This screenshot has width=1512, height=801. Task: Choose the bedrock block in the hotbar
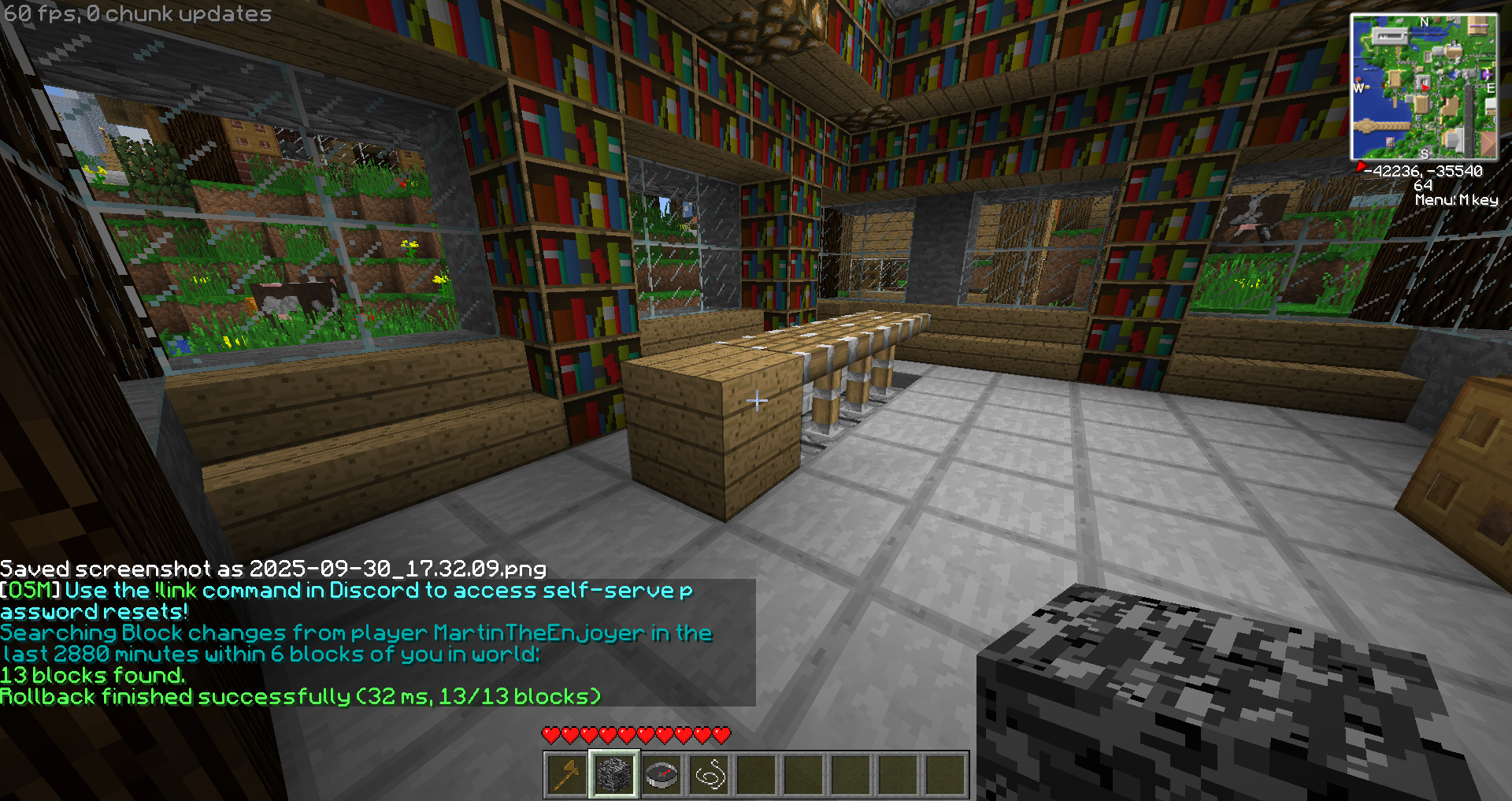pos(614,775)
